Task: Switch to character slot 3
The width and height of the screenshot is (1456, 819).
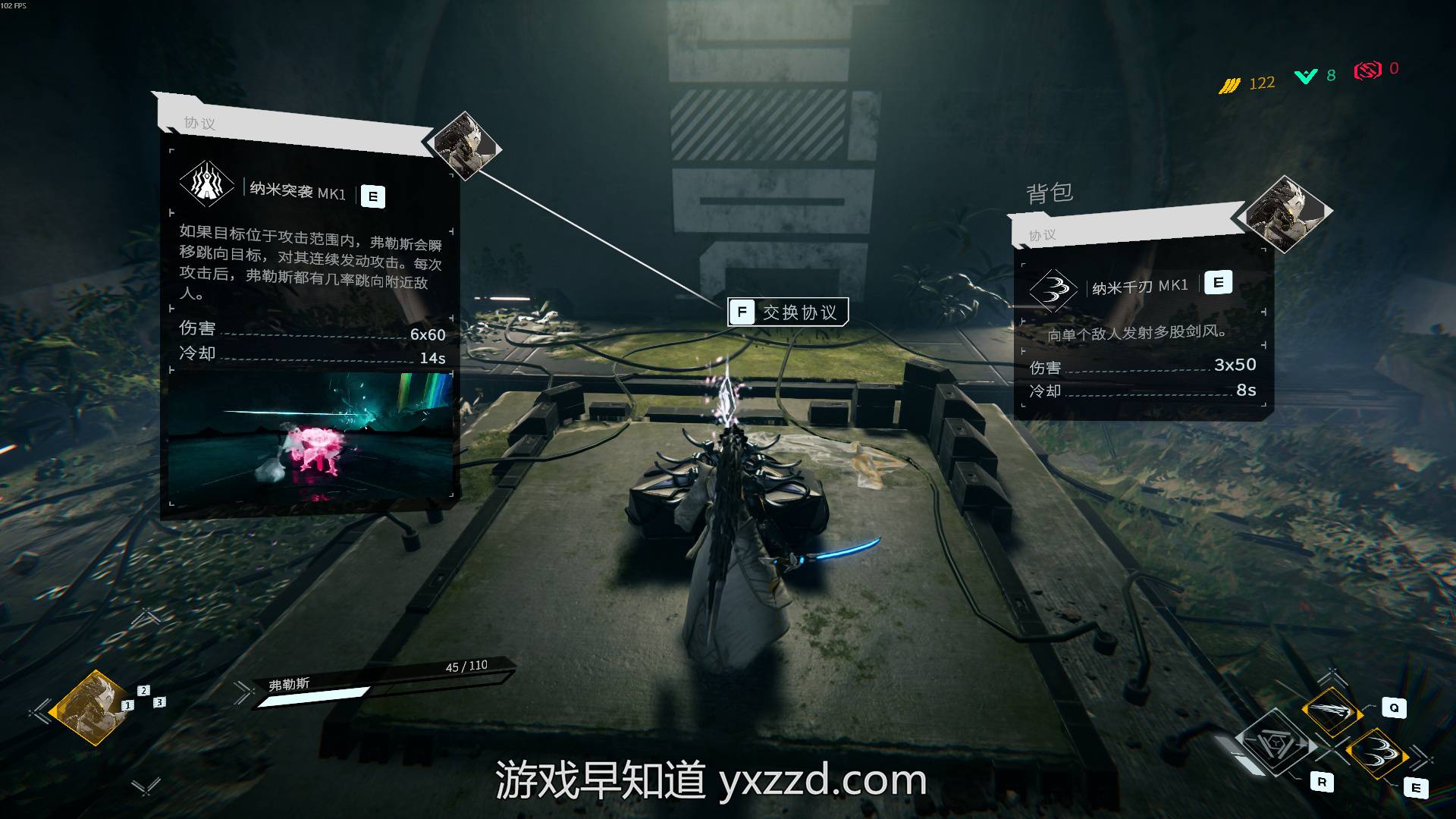Action: point(159,702)
